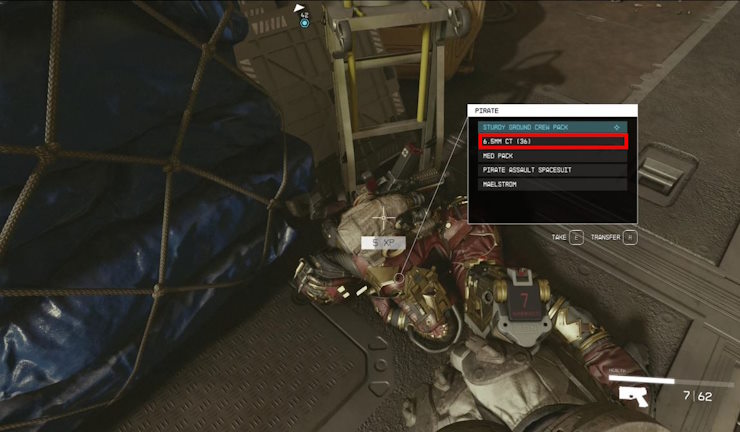
Task: Select the Maelstrom weapon row
Action: [552, 184]
